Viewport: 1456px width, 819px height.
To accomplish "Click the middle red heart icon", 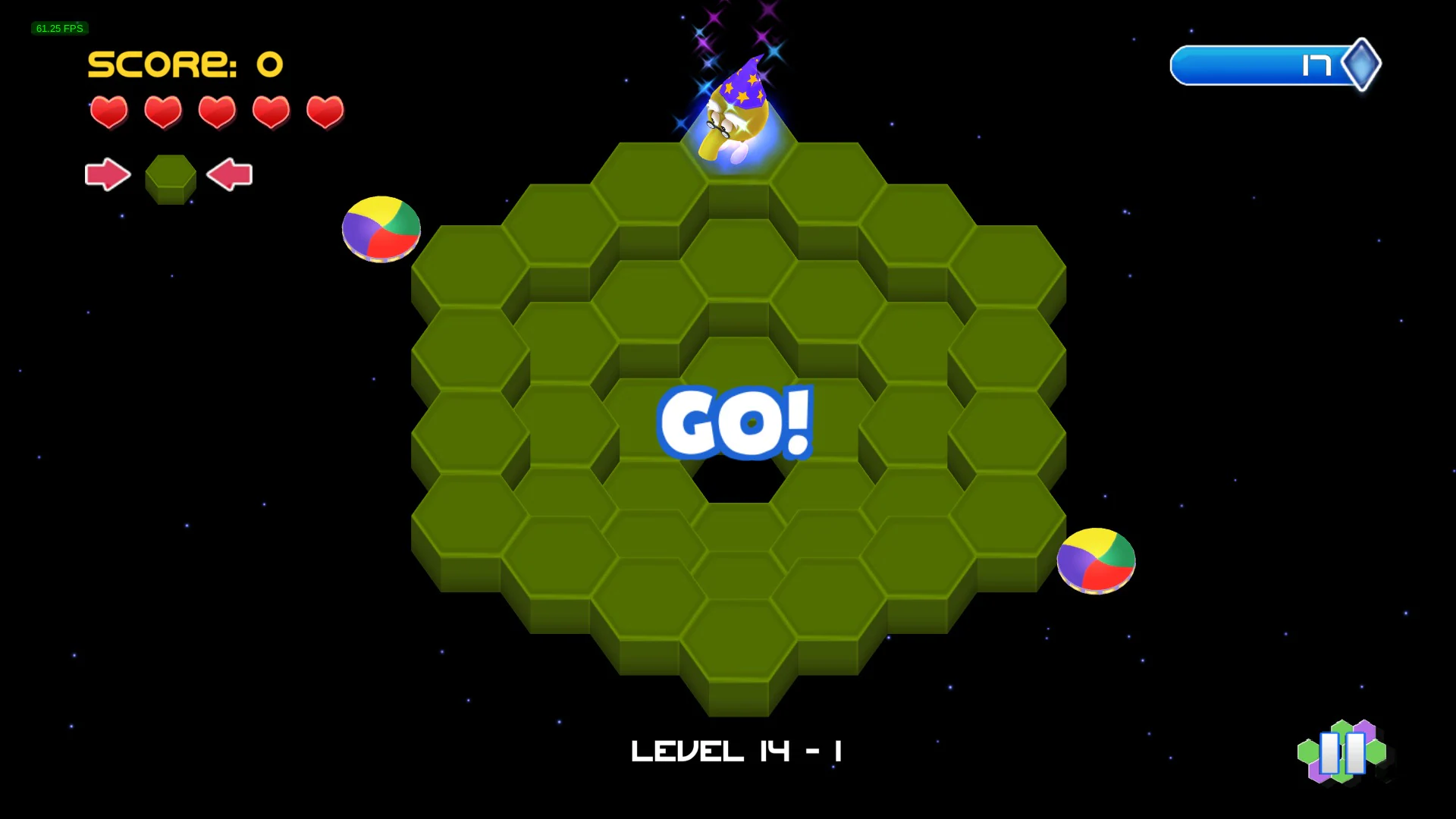I will point(216,112).
